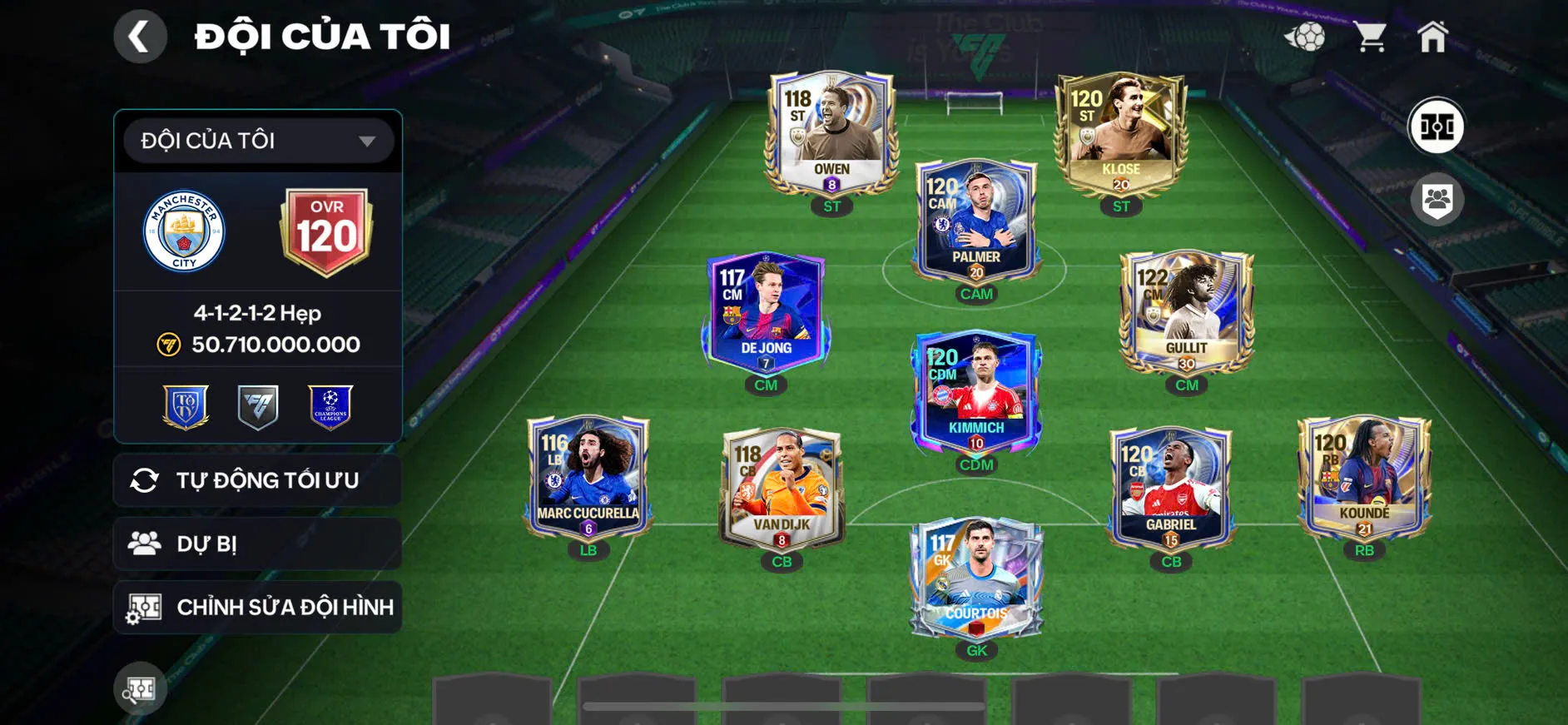Select the FC badge between the shields
Screen dimensions: 1568x725
click(256, 405)
